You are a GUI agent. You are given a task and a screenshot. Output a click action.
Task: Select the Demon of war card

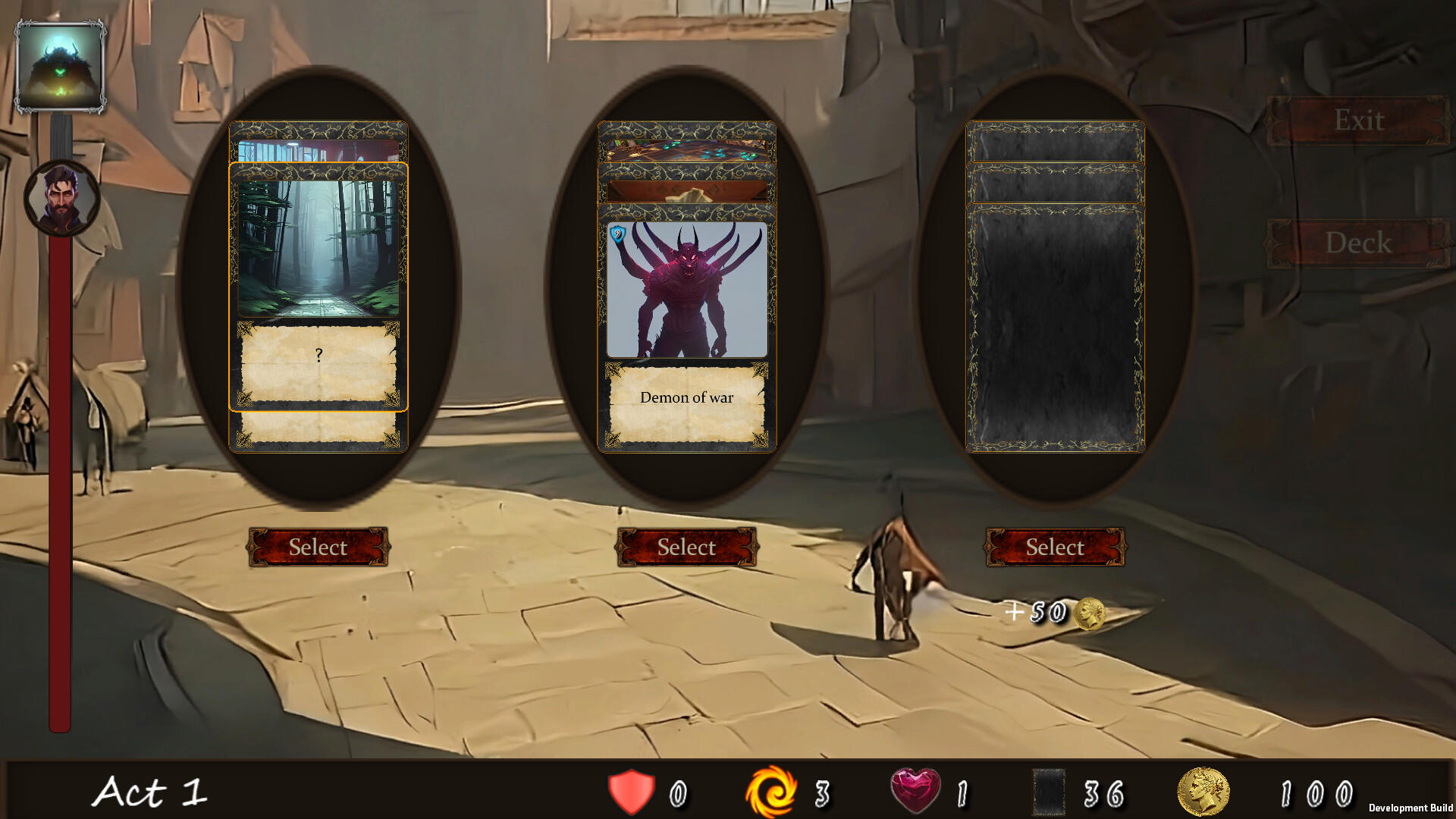[685, 548]
